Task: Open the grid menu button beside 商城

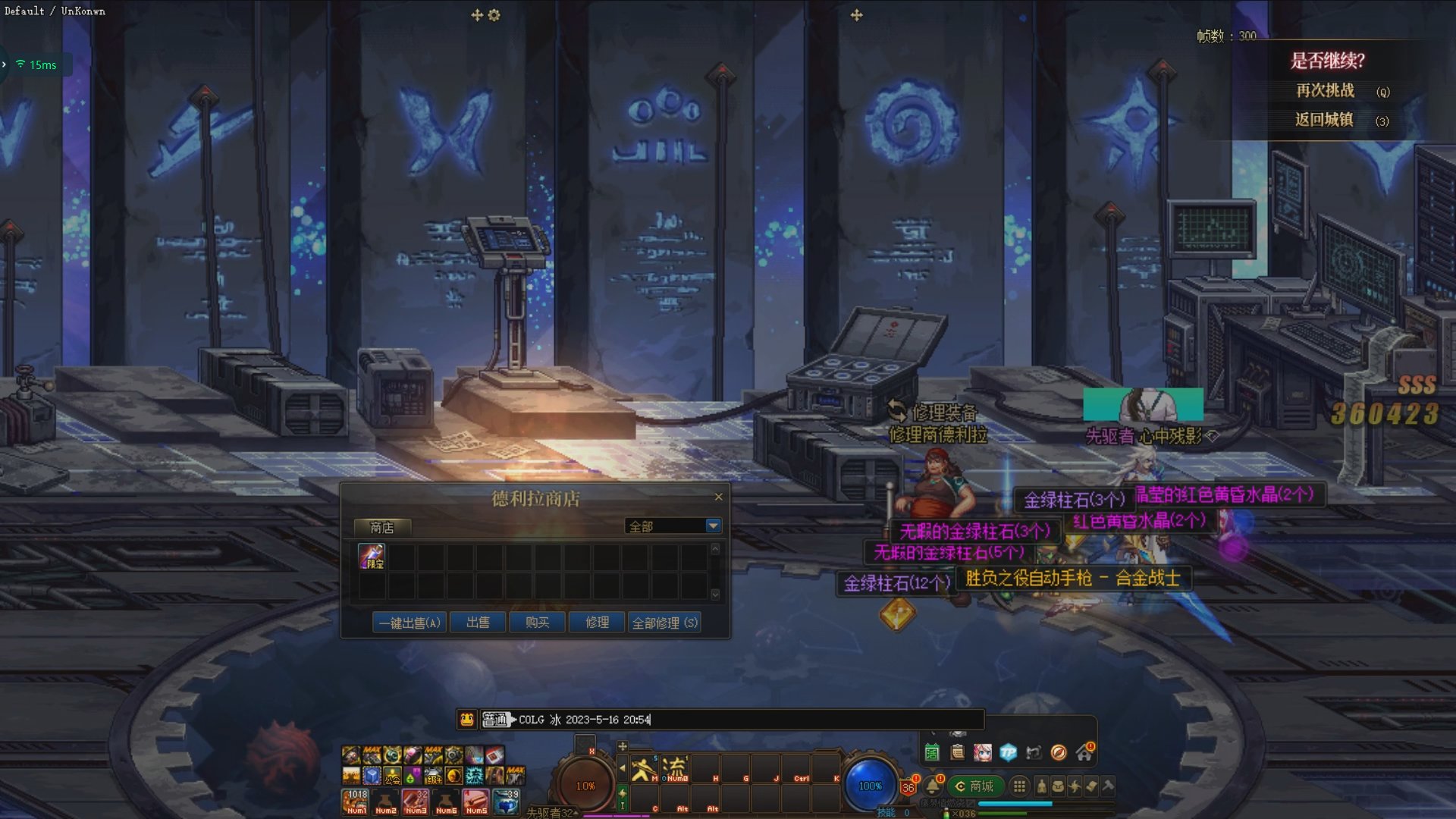Action: [1019, 786]
